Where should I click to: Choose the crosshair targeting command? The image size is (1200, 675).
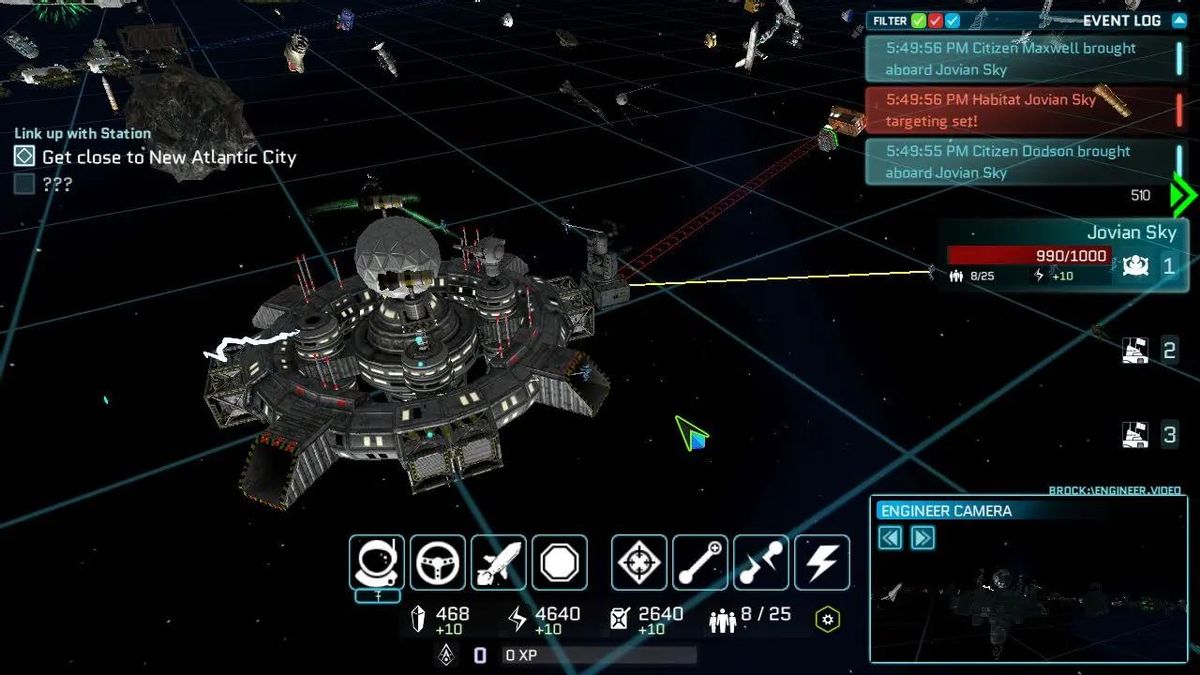639,562
